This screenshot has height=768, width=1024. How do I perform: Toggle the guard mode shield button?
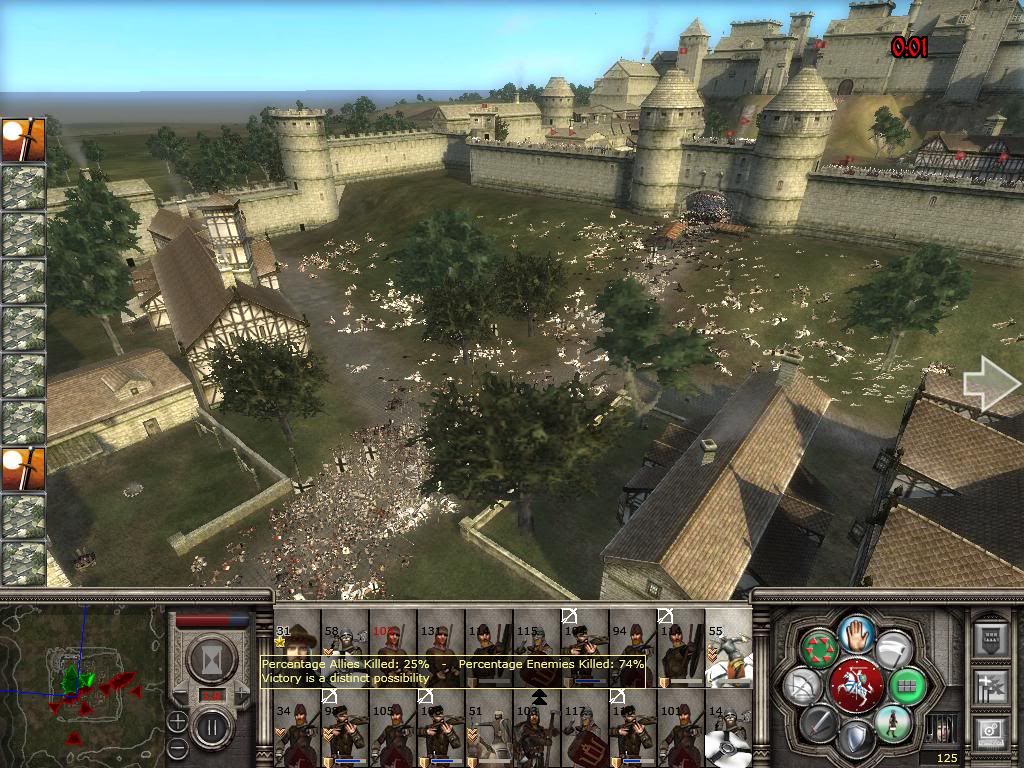[856, 739]
